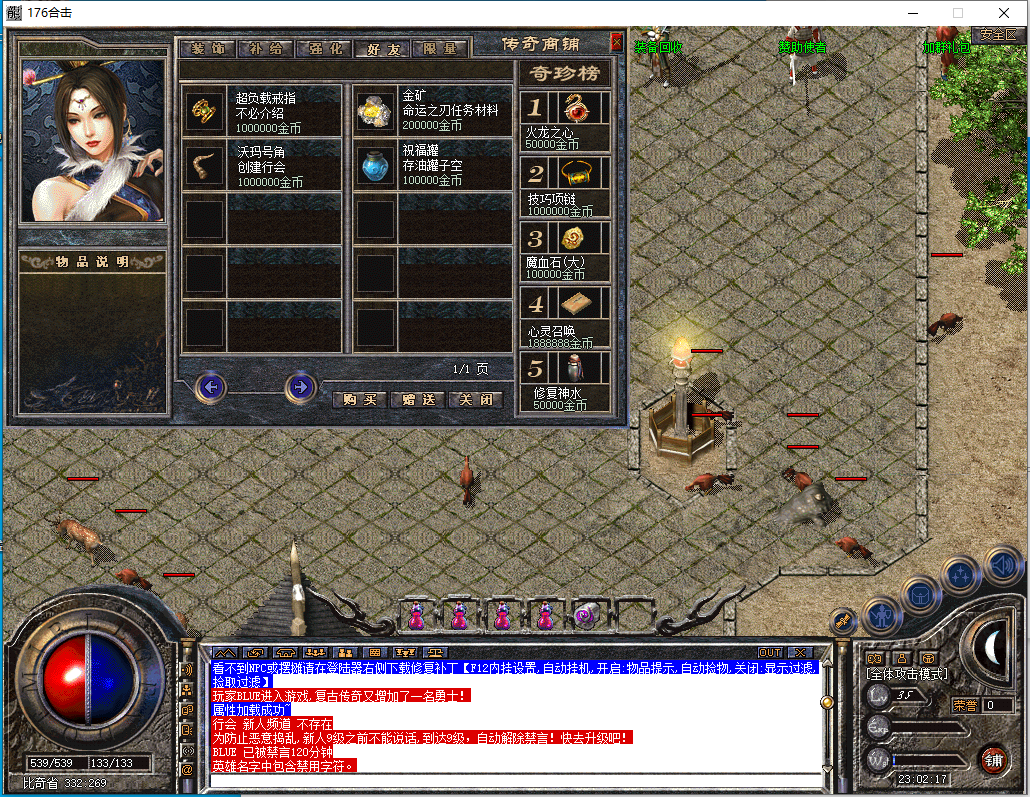
Task: Switch to the 装饰 shop tab
Action: pos(208,48)
